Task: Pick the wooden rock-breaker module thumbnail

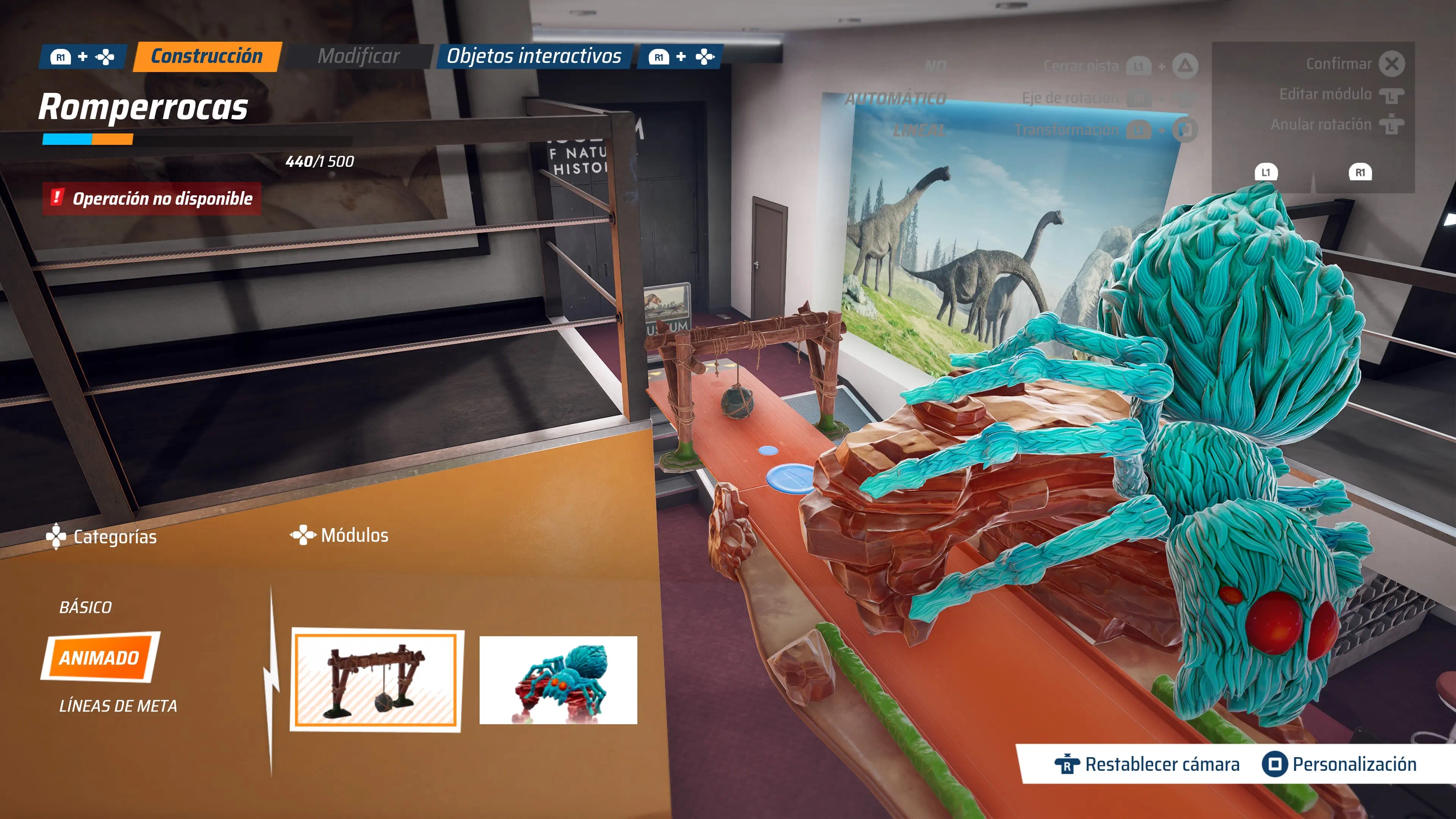Action: point(377,680)
